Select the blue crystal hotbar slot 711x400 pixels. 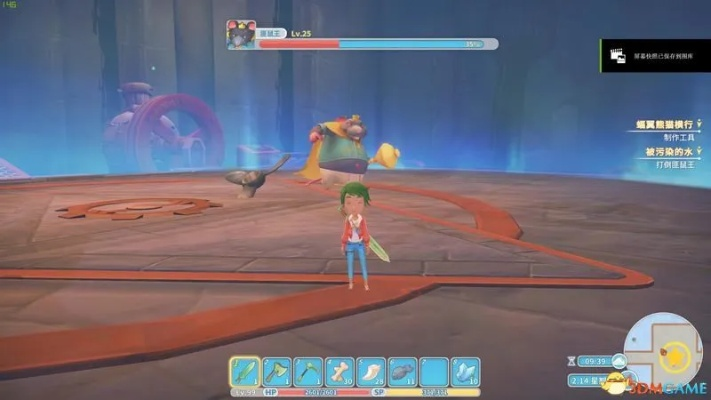[465, 371]
